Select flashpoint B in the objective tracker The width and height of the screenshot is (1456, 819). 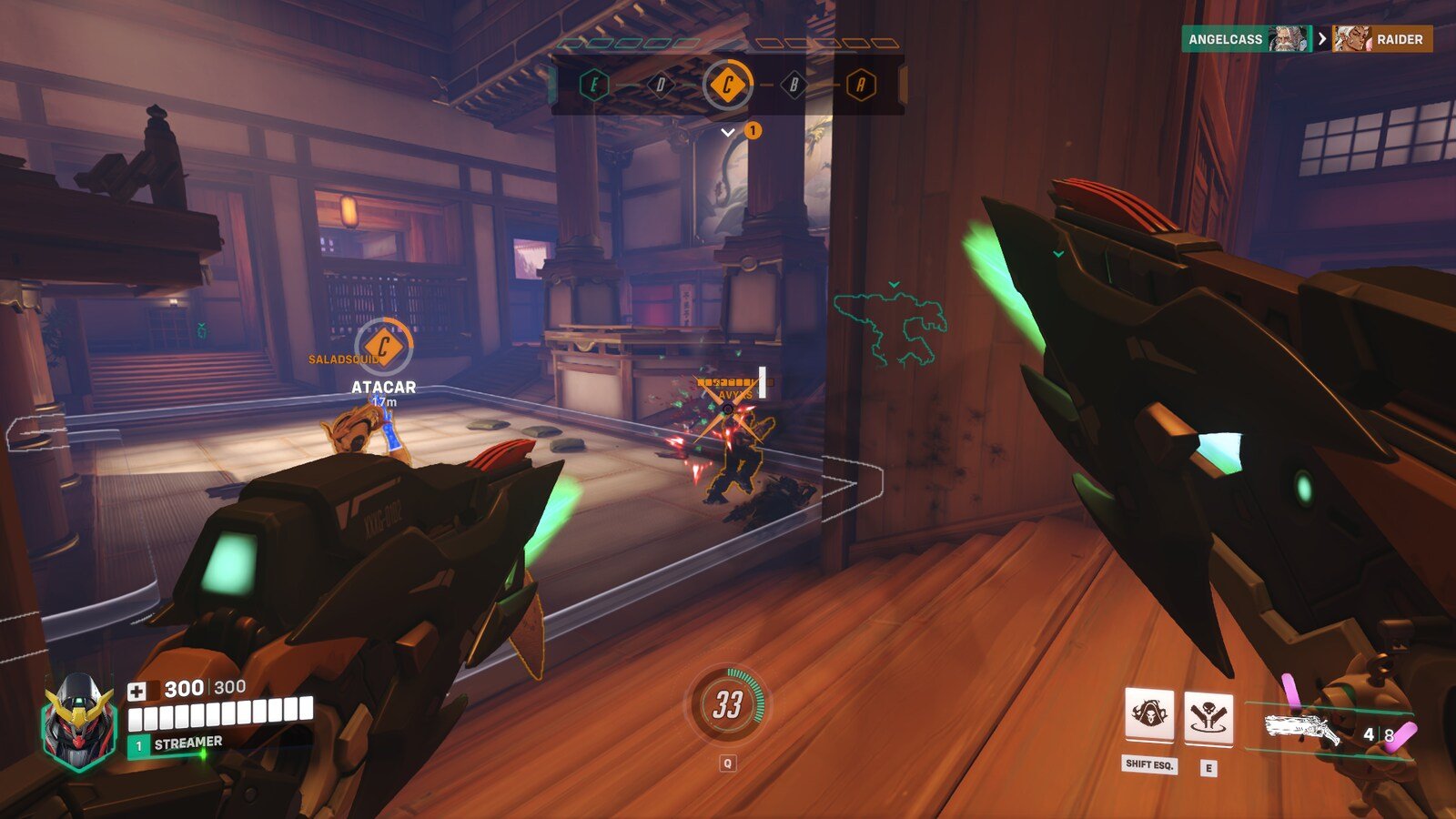pos(794,86)
